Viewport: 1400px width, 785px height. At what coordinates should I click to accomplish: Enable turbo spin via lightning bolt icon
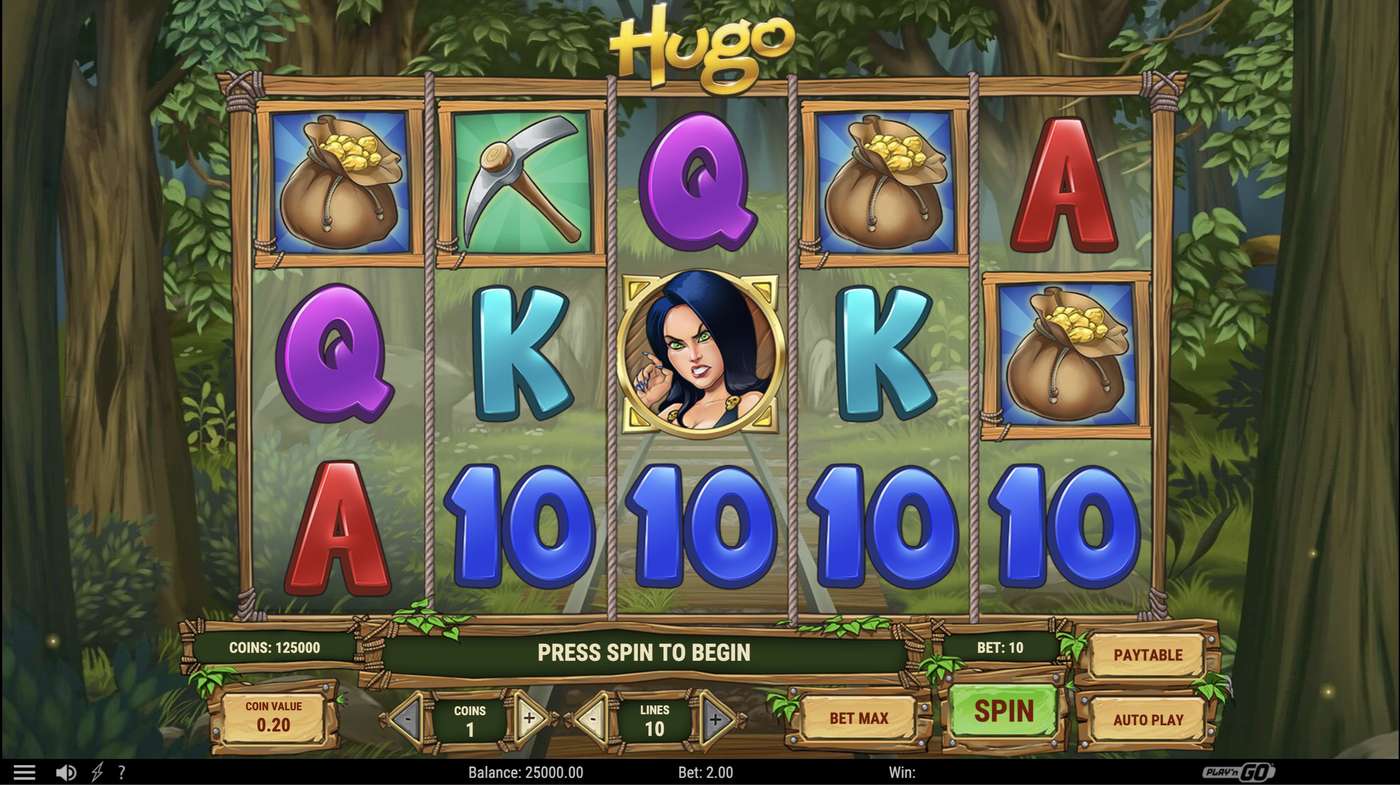coord(96,771)
